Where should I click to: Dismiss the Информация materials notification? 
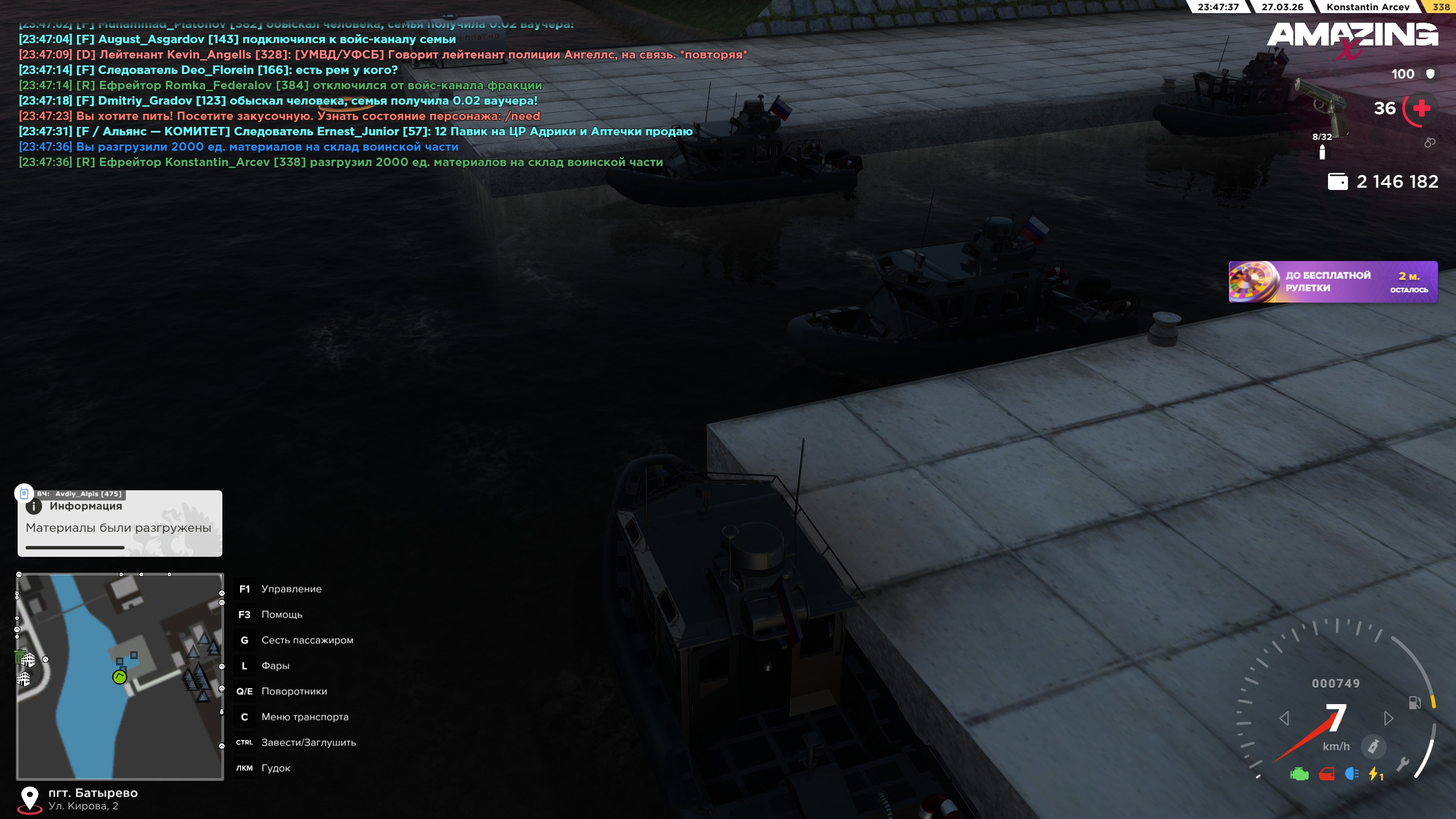coord(120,523)
